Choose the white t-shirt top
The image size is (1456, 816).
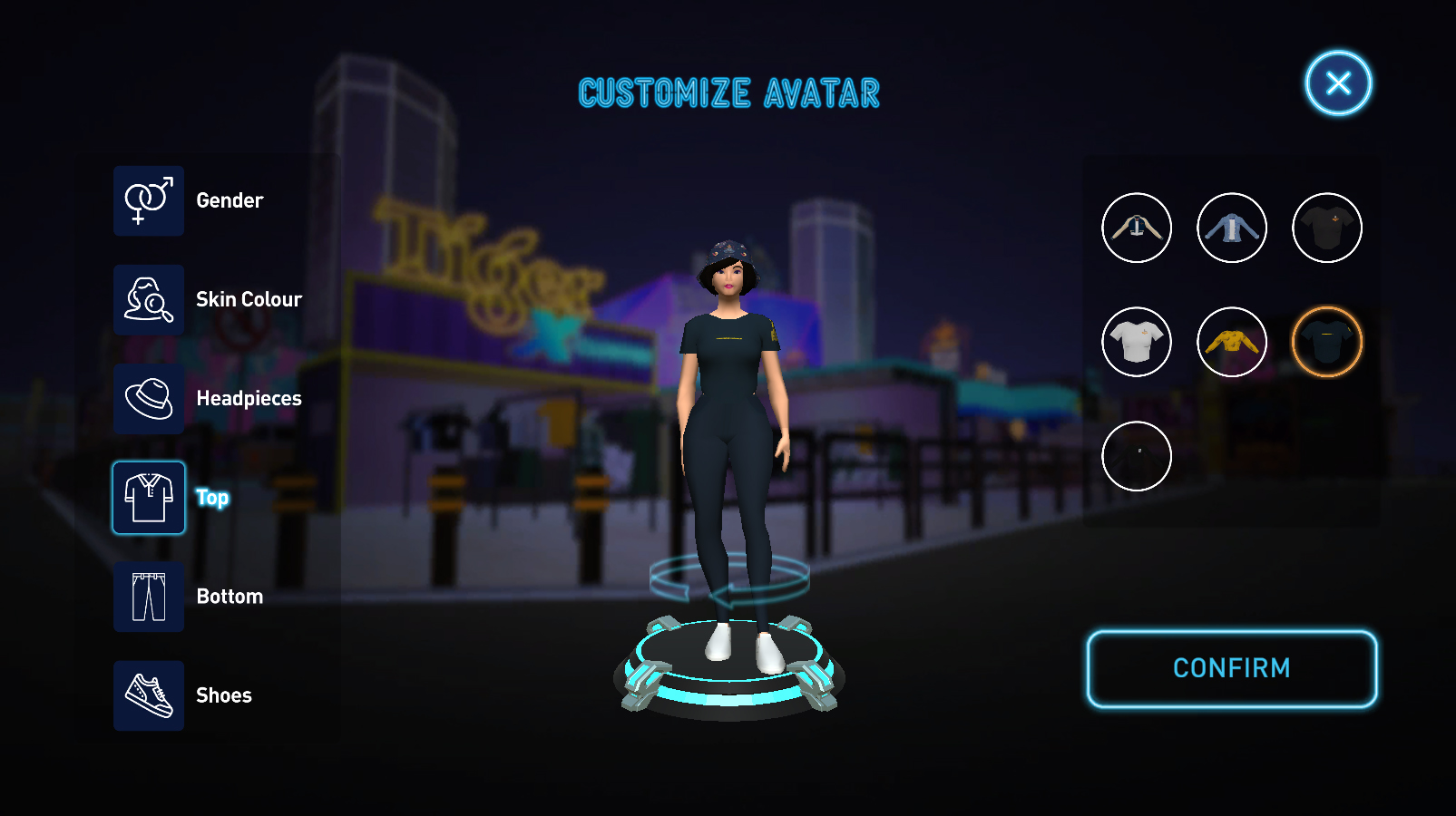[1137, 342]
